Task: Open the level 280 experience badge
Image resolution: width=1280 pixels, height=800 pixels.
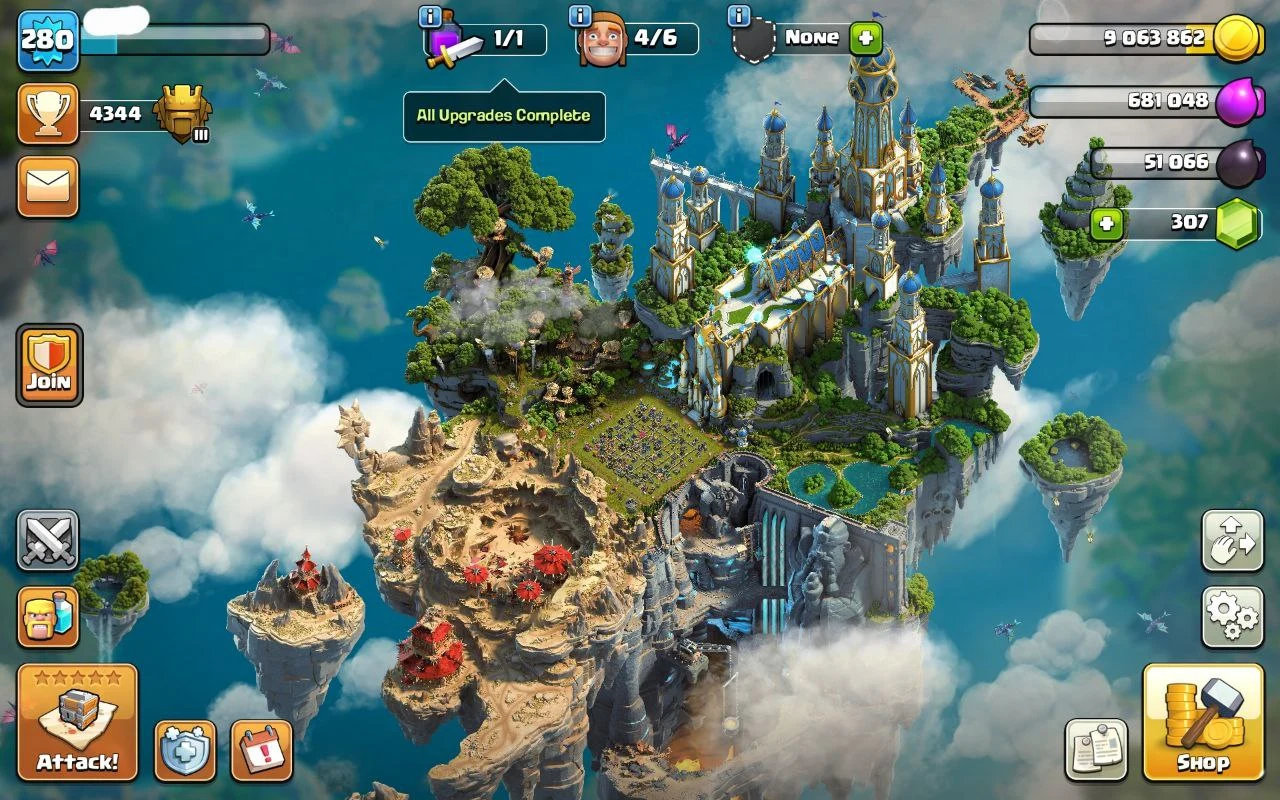Action: [x=48, y=40]
